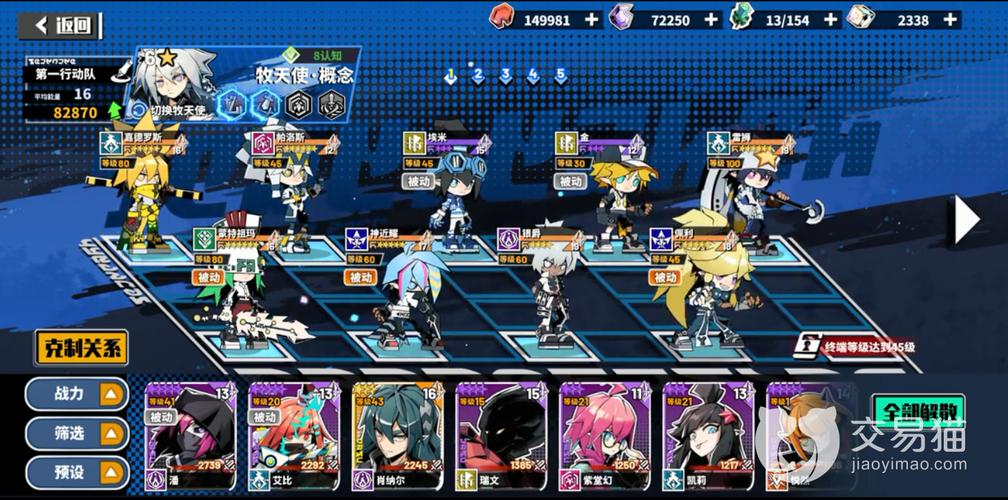The width and height of the screenshot is (1008, 500).
Task: Add to the 13/154 green resource
Action: pyautogui.click(x=829, y=19)
